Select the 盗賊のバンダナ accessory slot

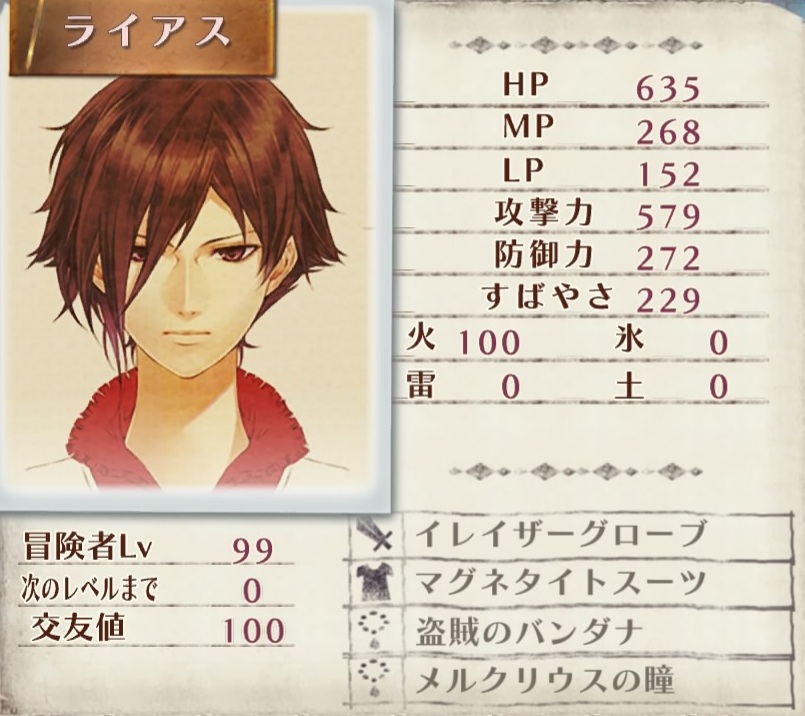[x=560, y=632]
